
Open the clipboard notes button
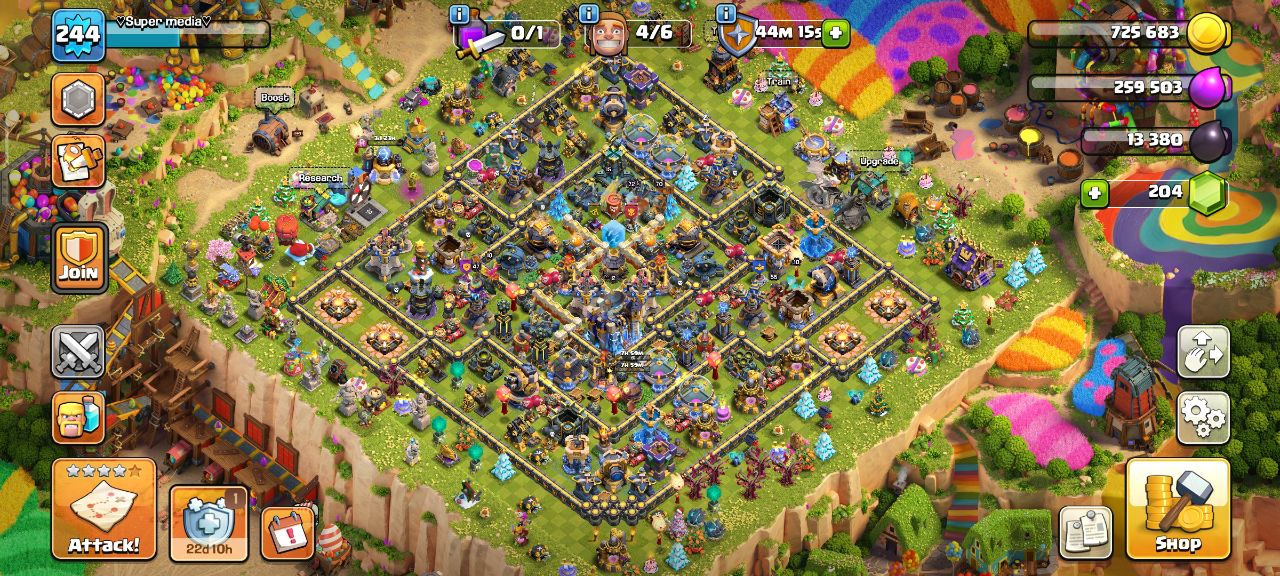[1085, 531]
